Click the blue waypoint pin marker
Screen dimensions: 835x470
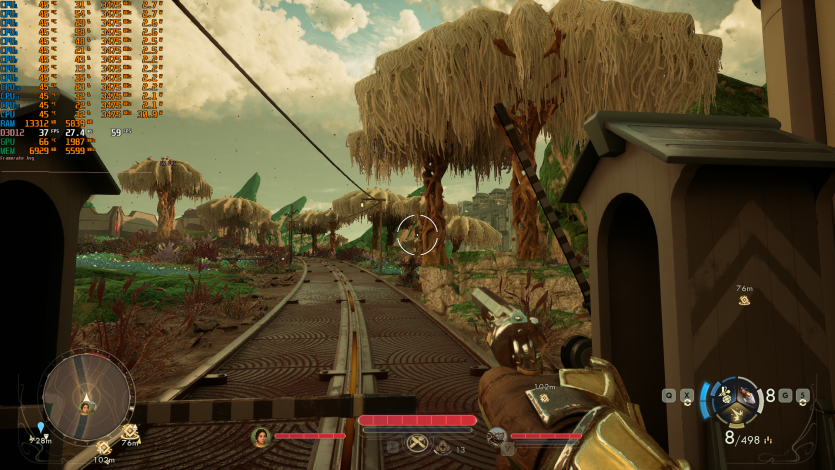41,428
